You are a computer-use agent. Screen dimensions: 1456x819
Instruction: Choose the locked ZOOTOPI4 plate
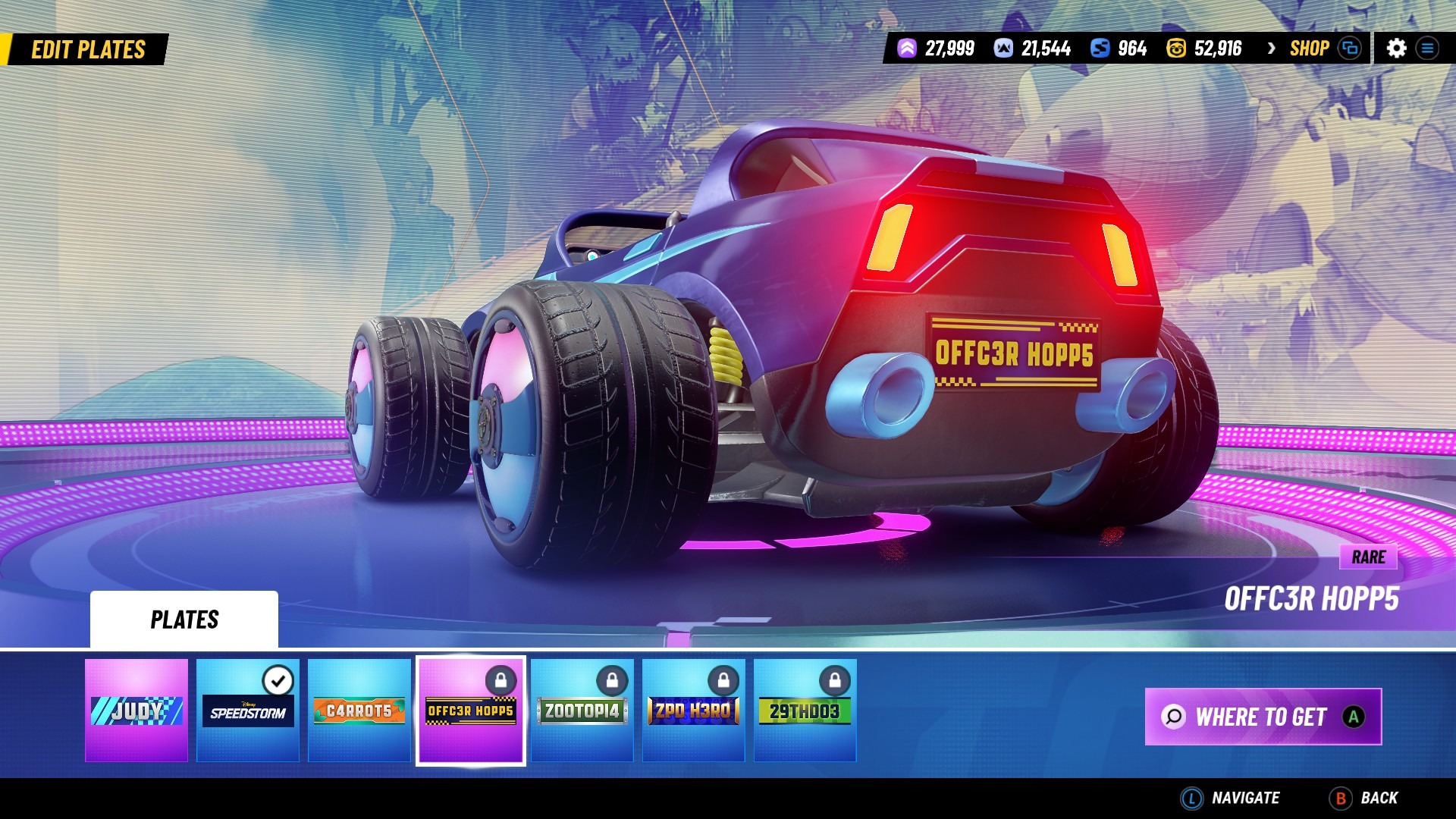coord(582,710)
